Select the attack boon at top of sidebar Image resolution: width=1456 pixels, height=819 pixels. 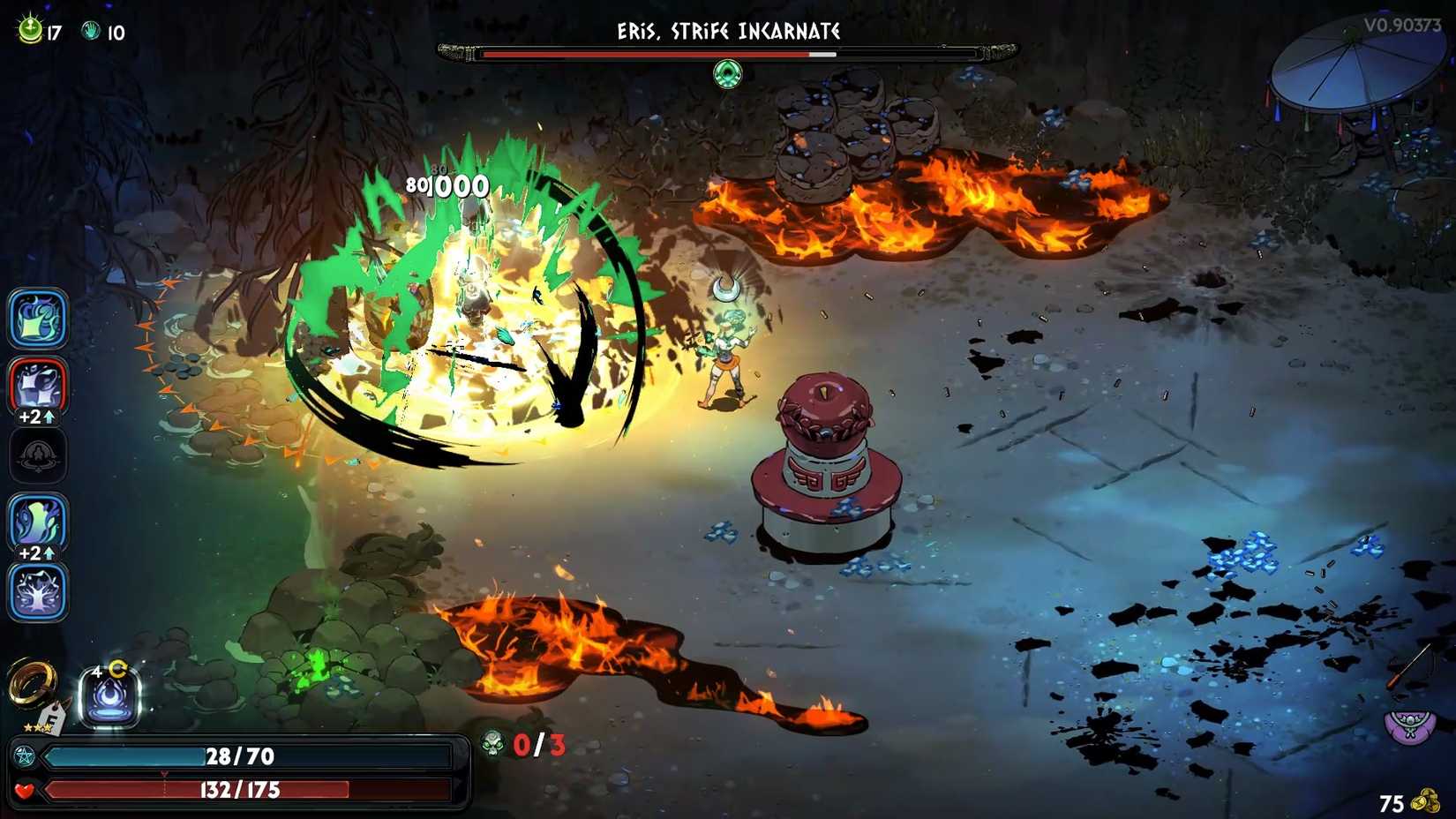[36, 319]
